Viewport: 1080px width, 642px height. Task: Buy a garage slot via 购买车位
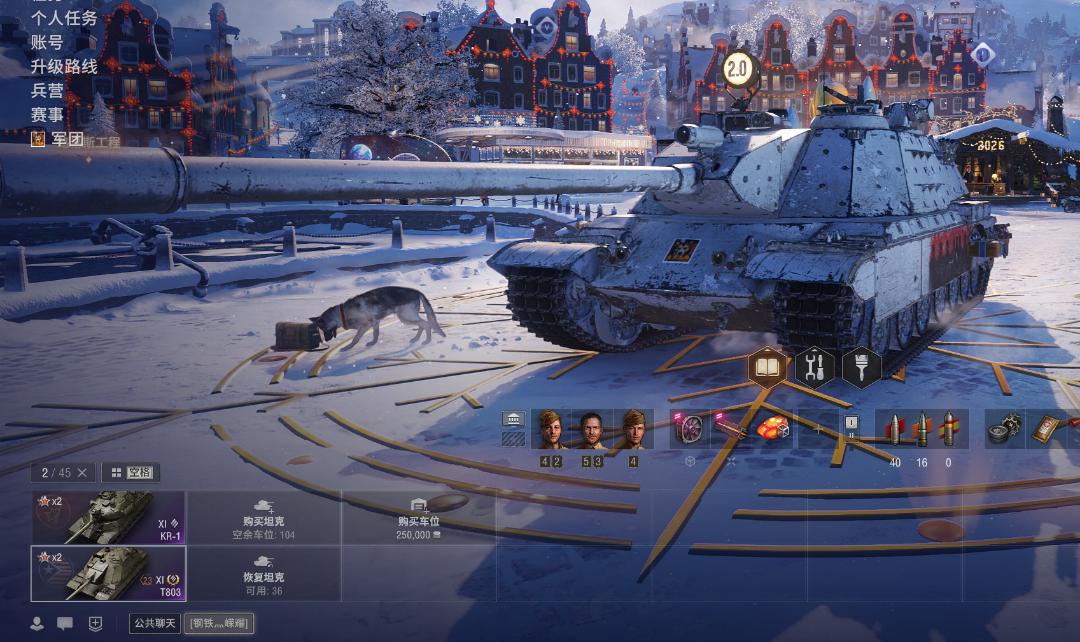tap(419, 517)
